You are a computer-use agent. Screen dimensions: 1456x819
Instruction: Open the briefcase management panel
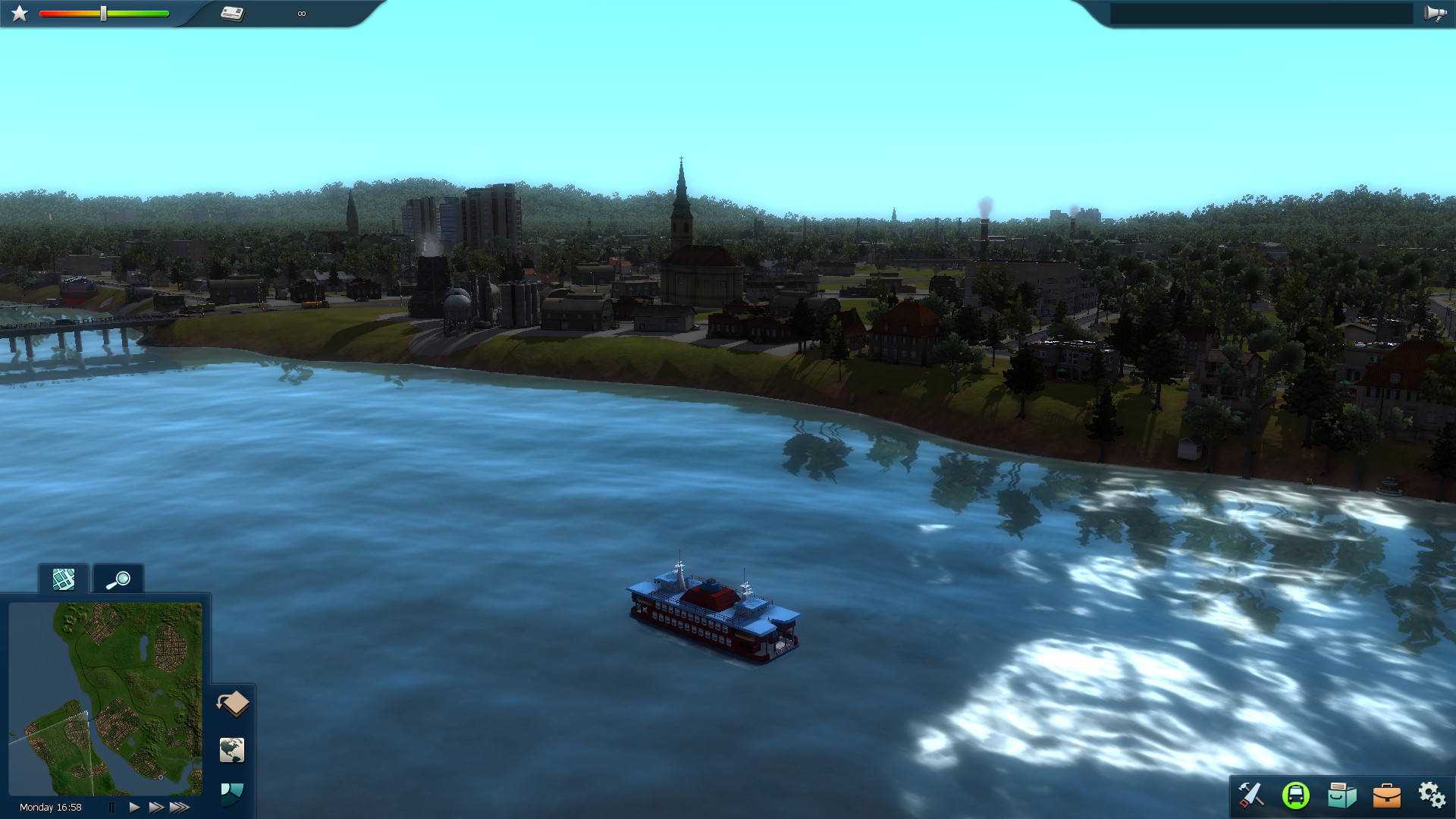[1388, 795]
